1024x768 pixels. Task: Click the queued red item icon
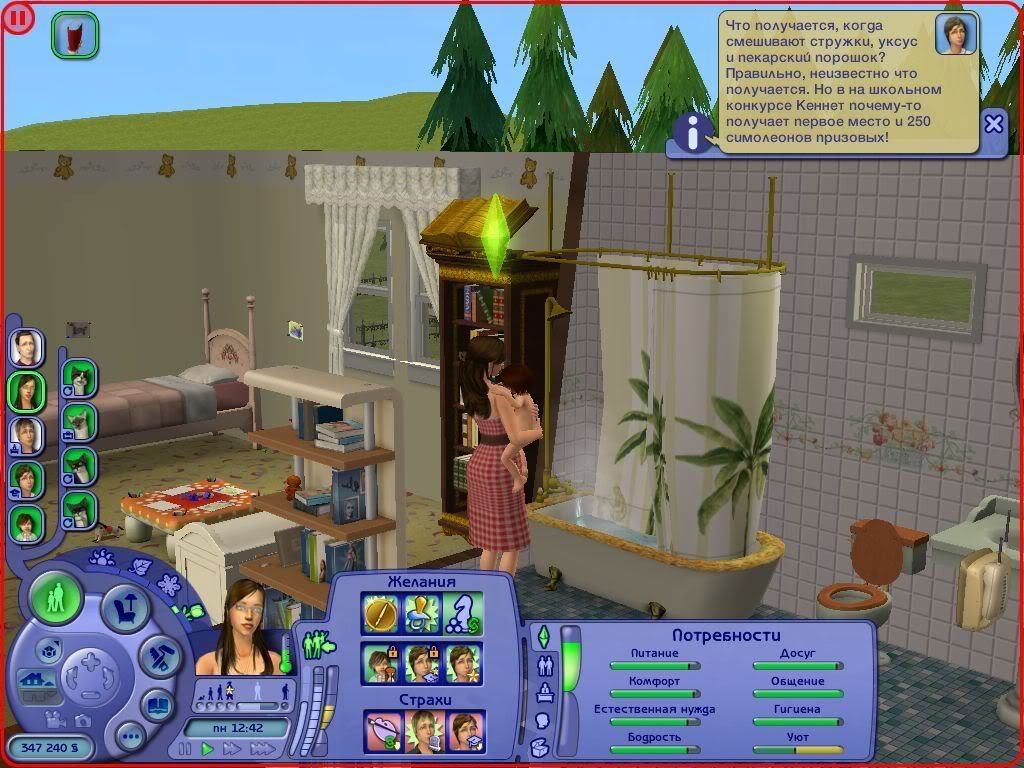(75, 35)
